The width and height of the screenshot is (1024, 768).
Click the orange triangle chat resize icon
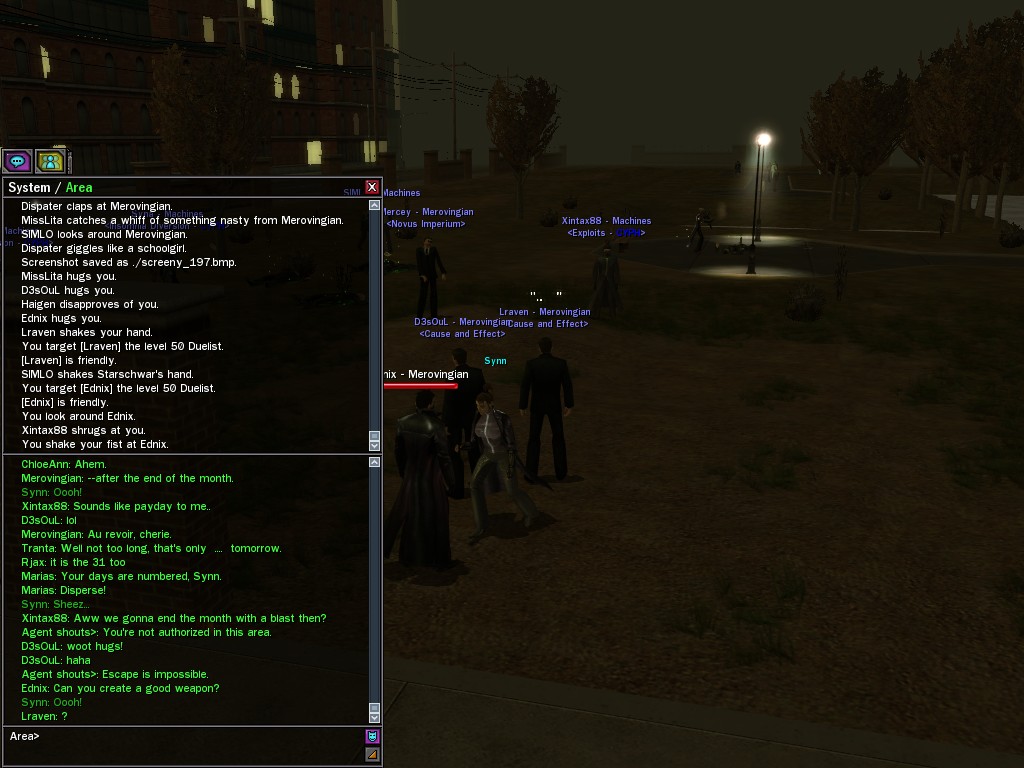372,754
